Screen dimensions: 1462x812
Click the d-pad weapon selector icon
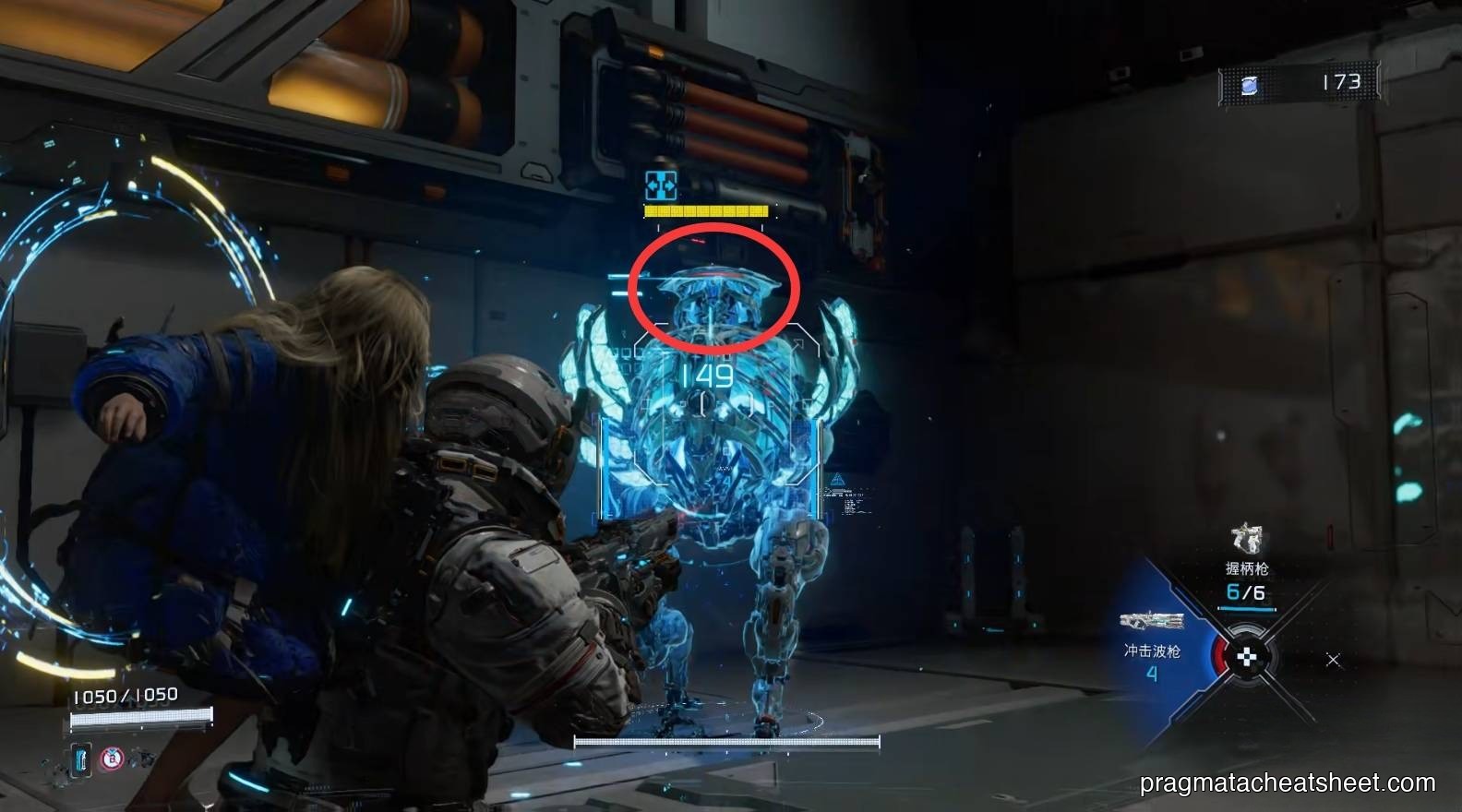point(1245,657)
